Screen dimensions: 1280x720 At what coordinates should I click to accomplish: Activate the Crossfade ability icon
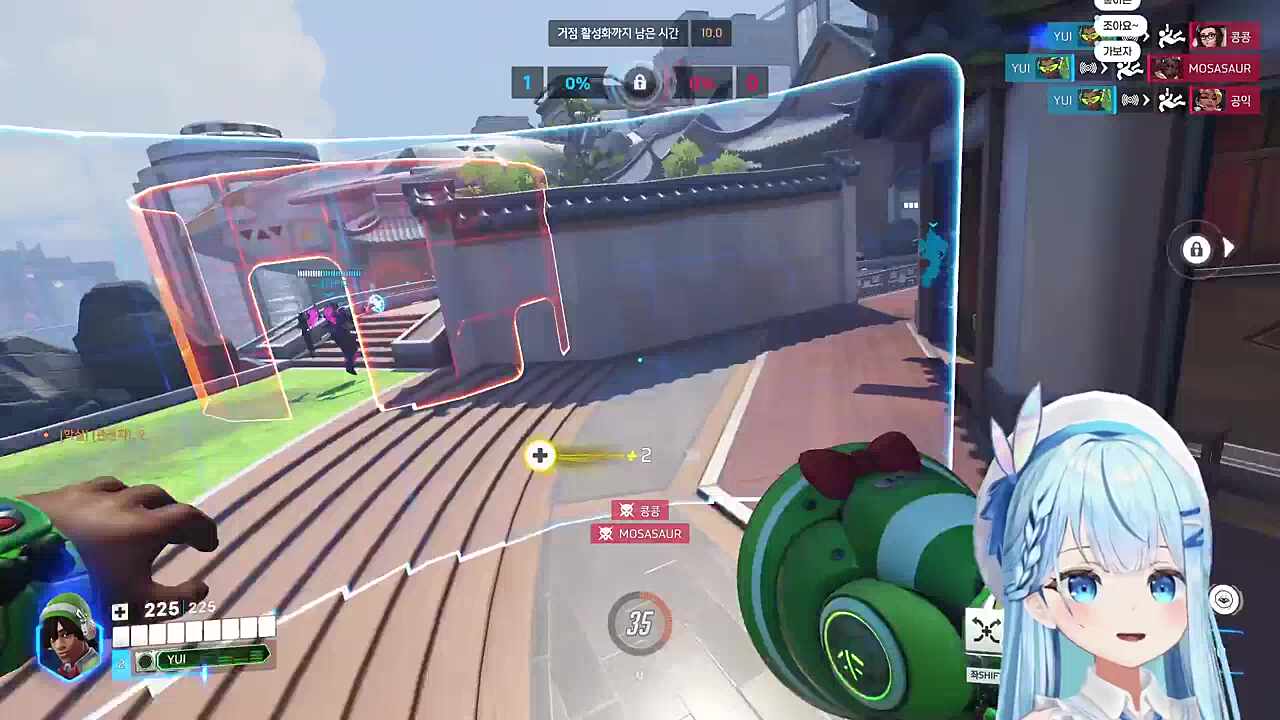(986, 629)
